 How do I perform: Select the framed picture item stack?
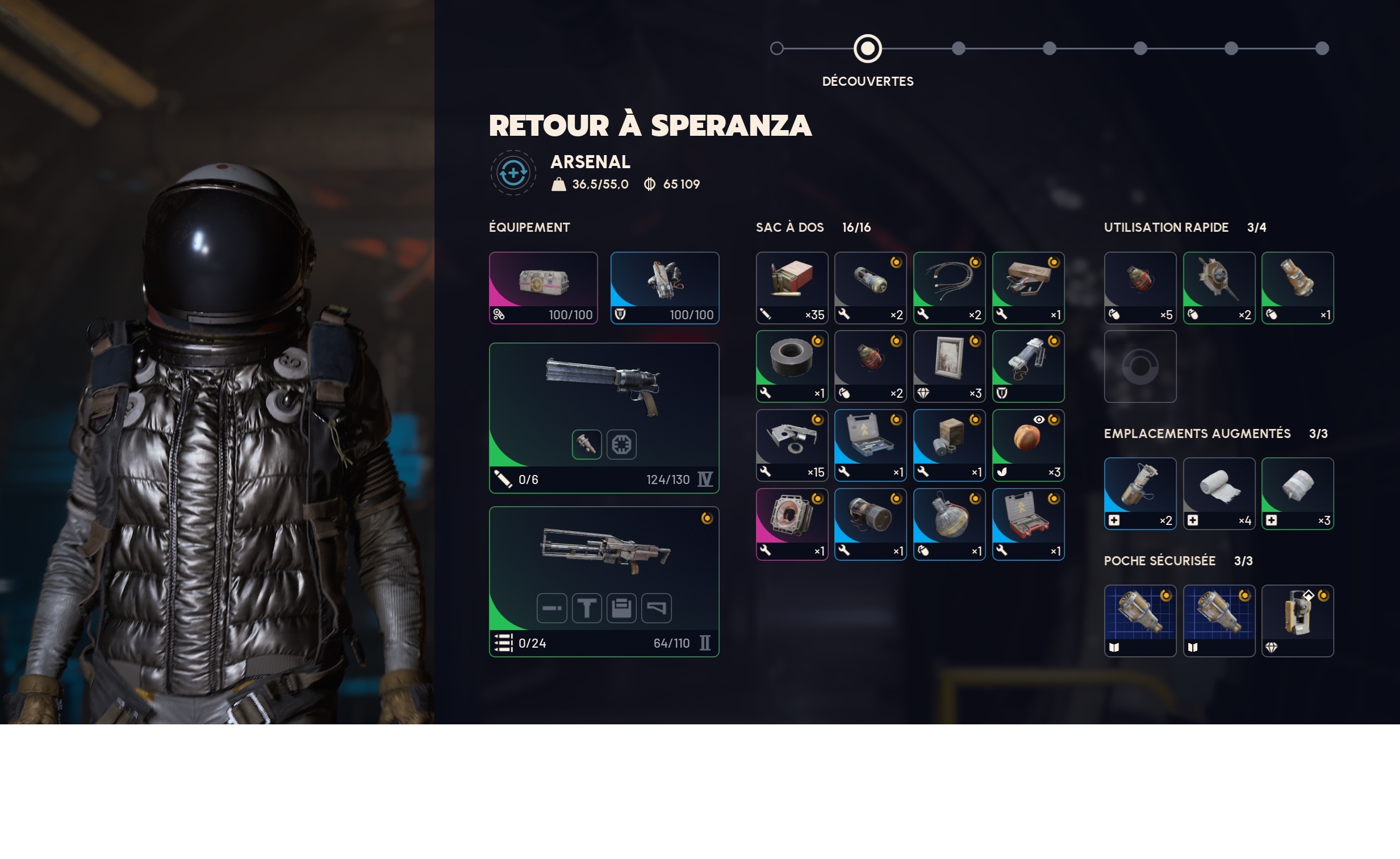coord(949,366)
